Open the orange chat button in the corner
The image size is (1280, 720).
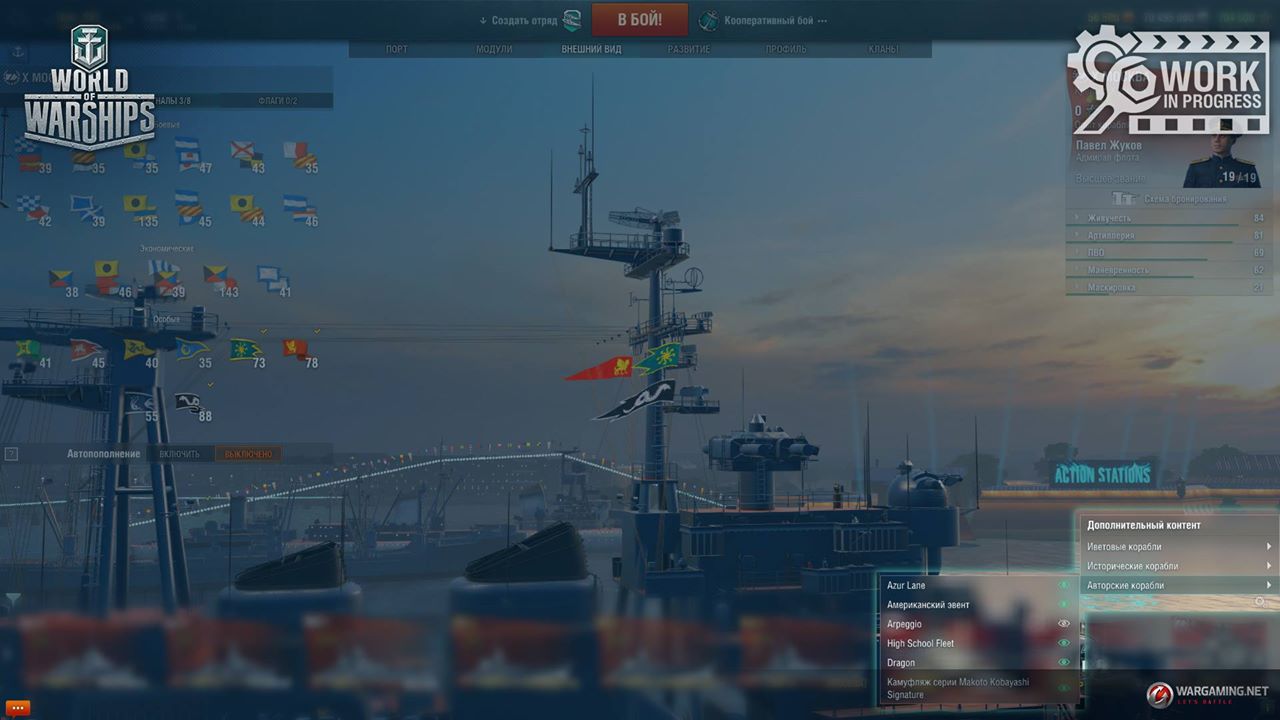point(18,708)
